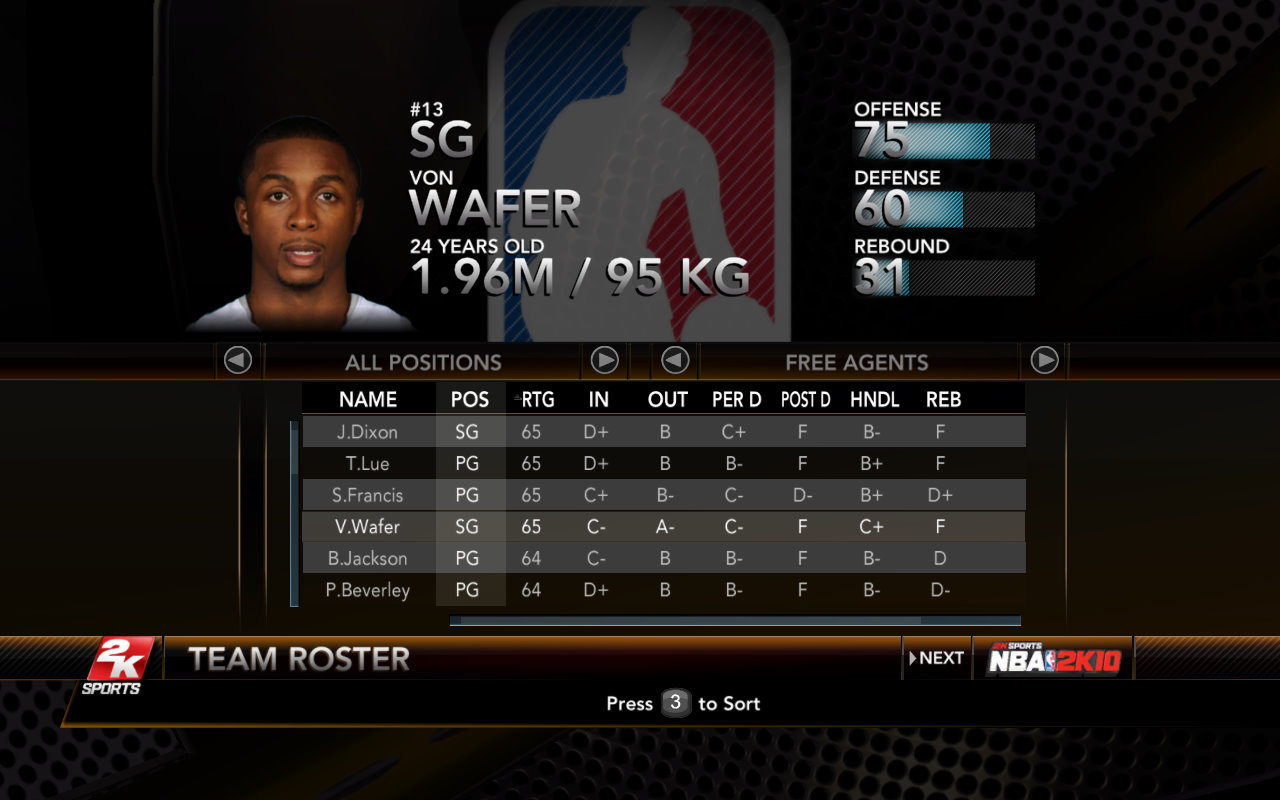Sort by REB column header

(x=943, y=400)
